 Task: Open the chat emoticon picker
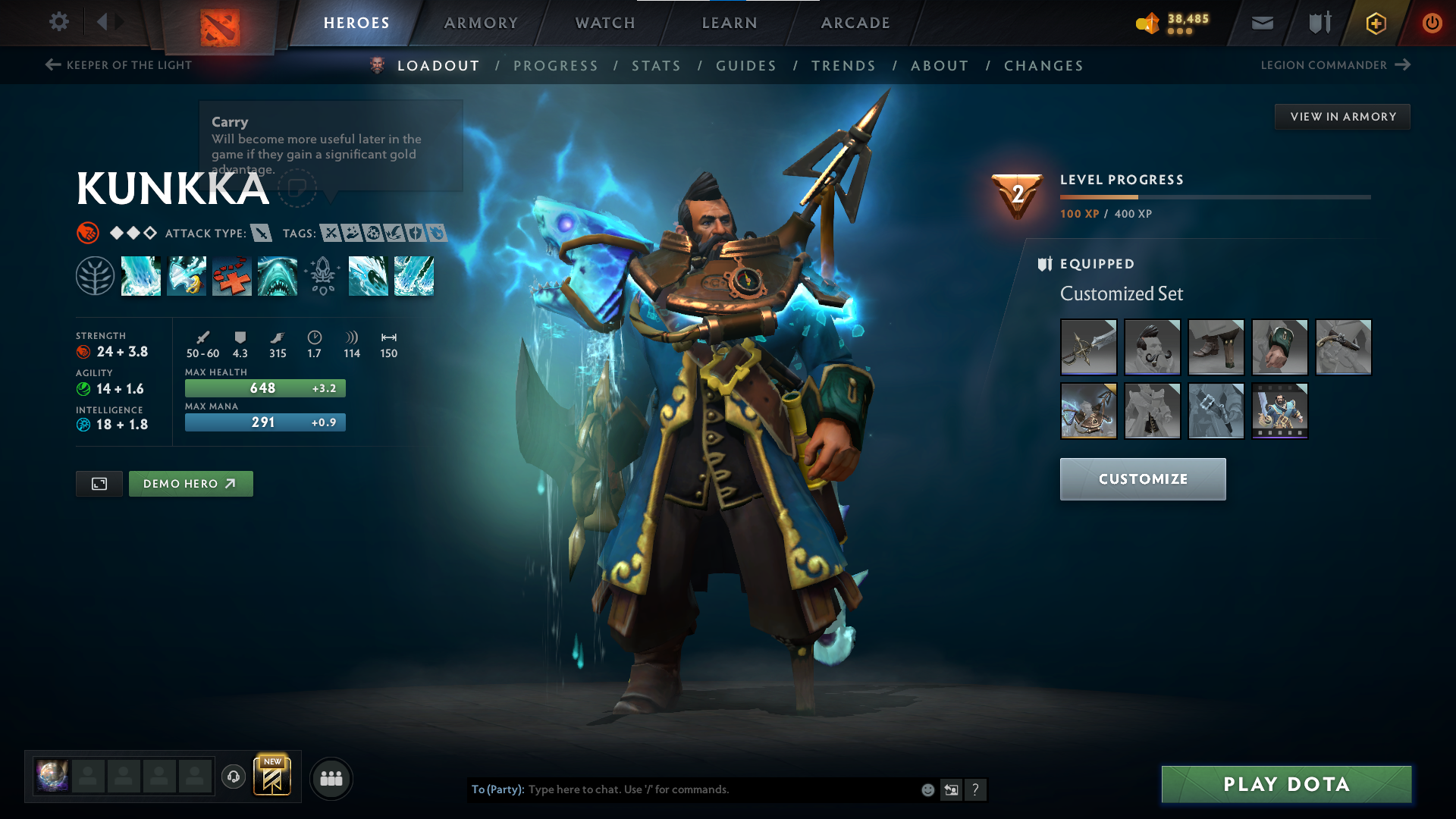pos(927,789)
